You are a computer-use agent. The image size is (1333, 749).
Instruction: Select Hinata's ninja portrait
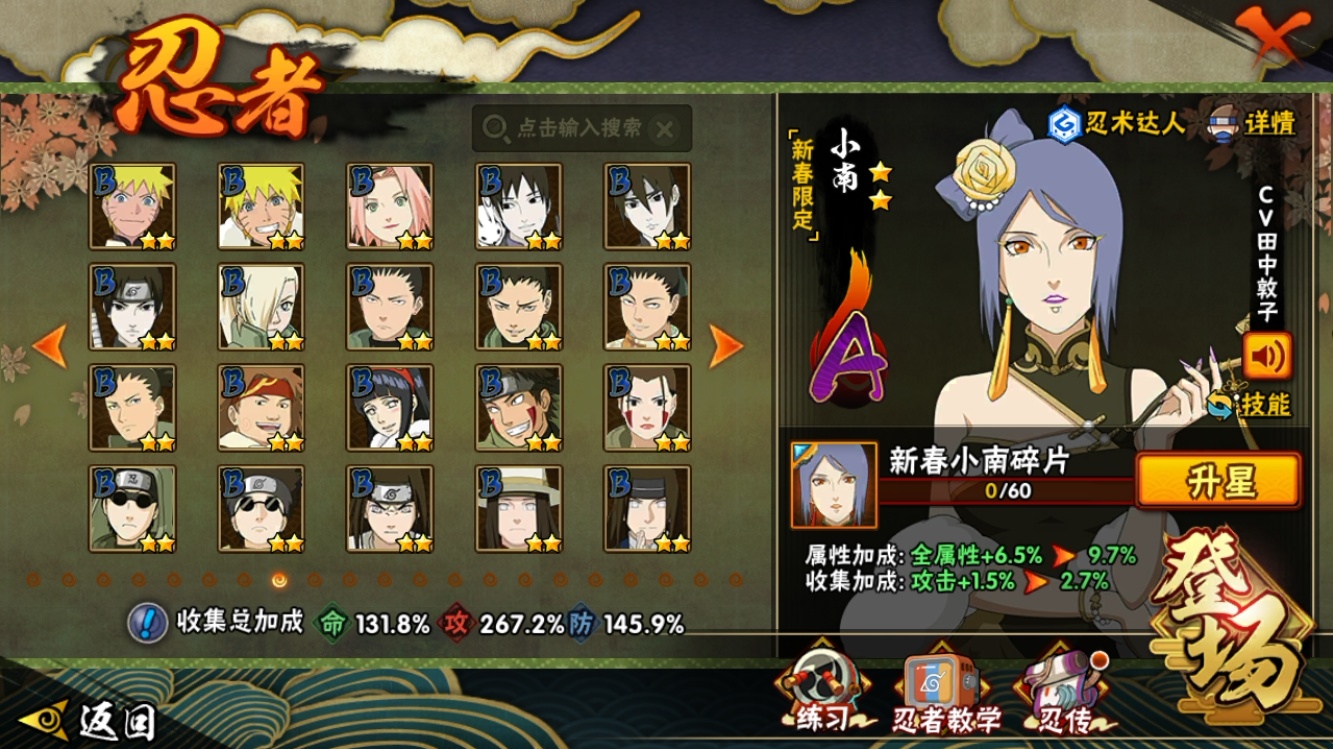(x=390, y=407)
